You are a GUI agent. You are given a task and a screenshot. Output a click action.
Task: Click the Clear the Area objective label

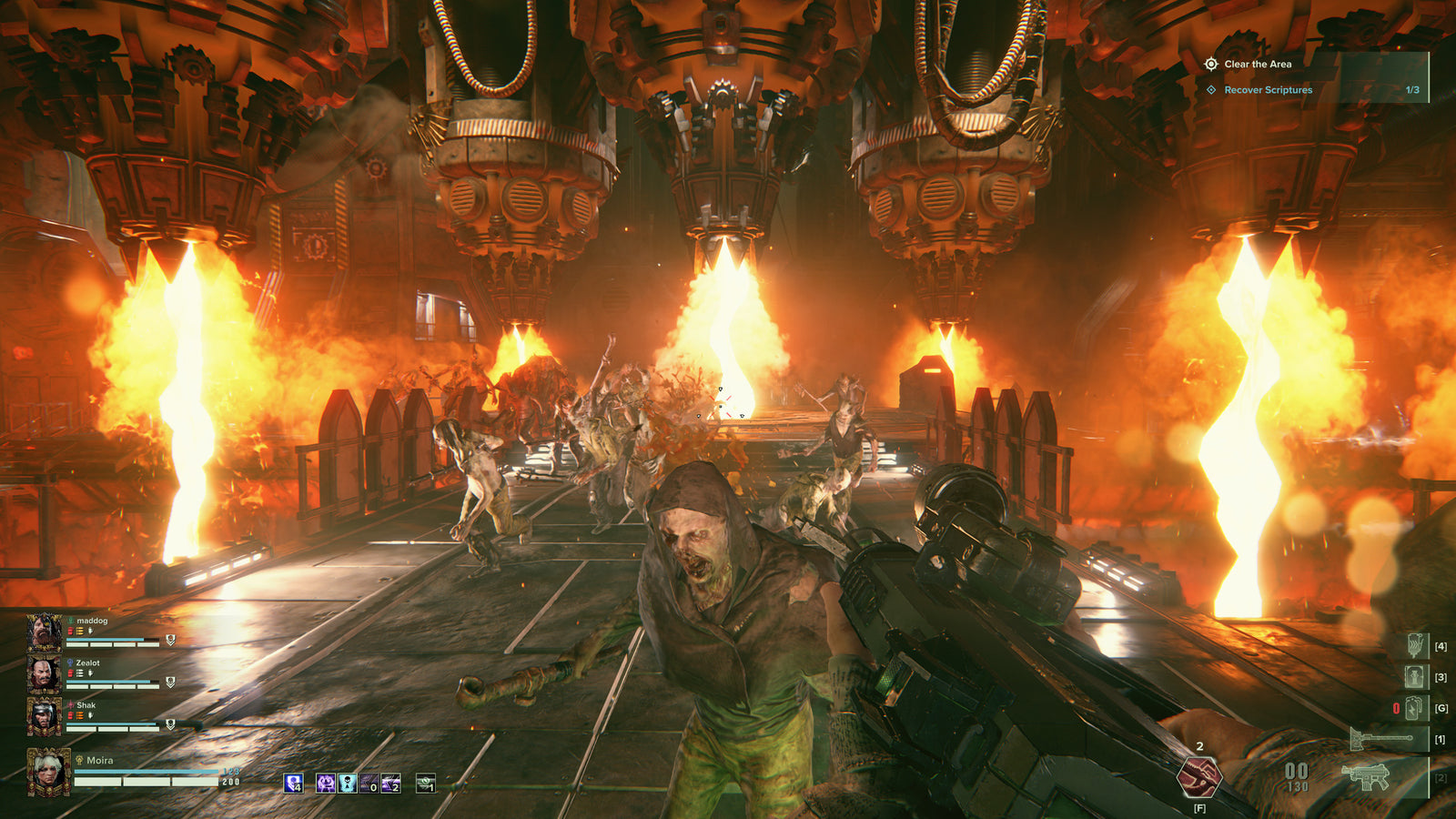(x=1259, y=65)
